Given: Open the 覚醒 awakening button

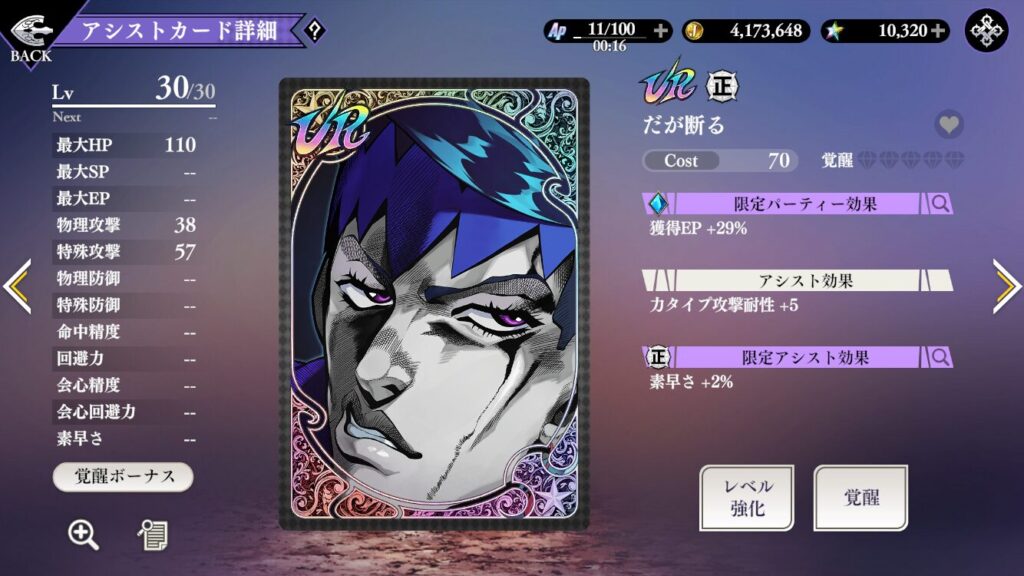Looking at the screenshot, I should click(860, 497).
